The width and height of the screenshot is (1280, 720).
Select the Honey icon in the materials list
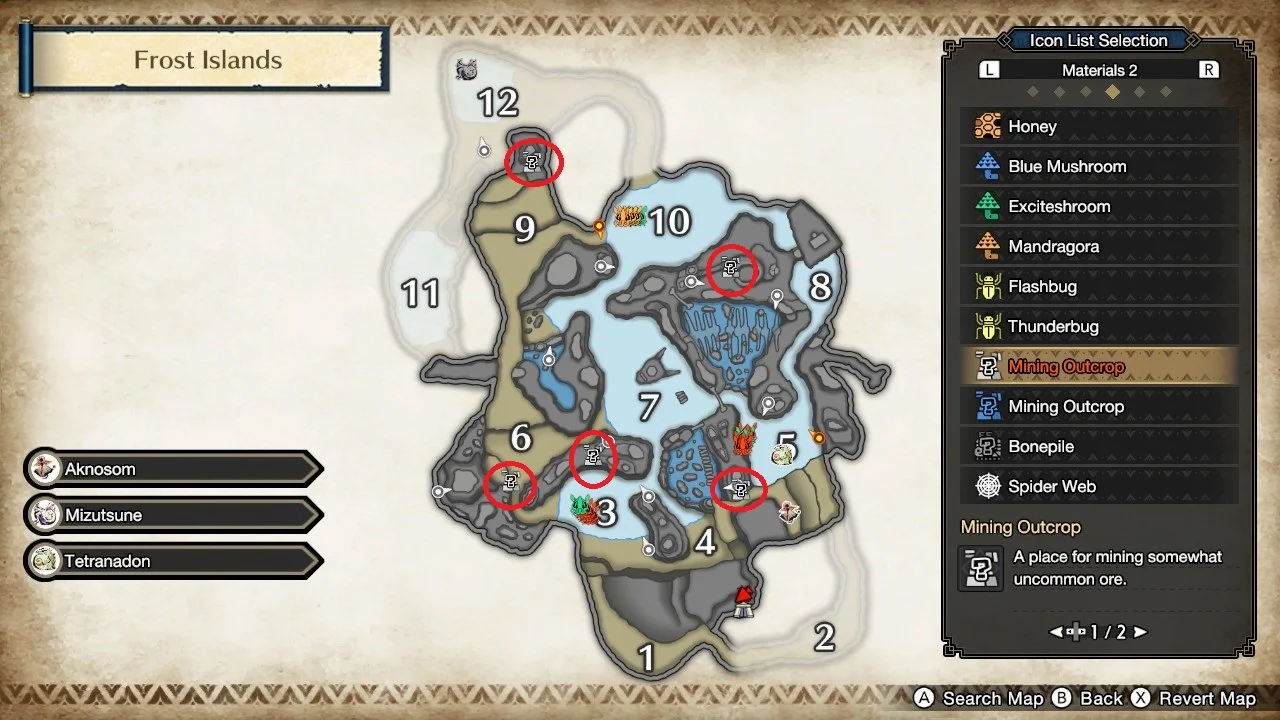[1097, 126]
